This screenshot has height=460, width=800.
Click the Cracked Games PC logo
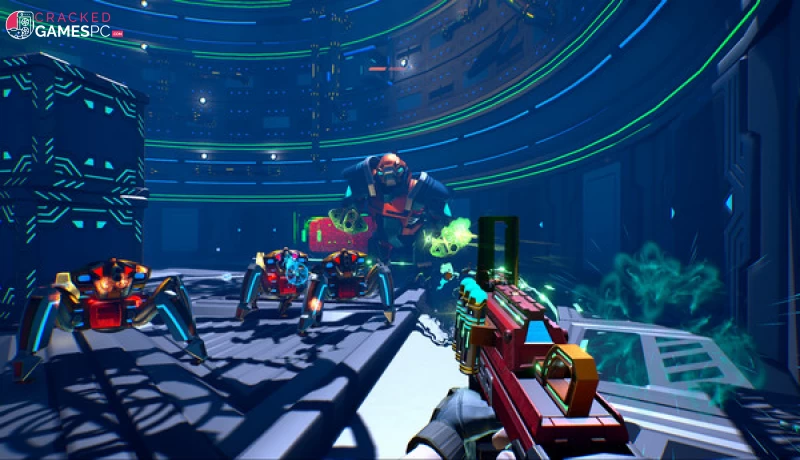click(x=64, y=25)
